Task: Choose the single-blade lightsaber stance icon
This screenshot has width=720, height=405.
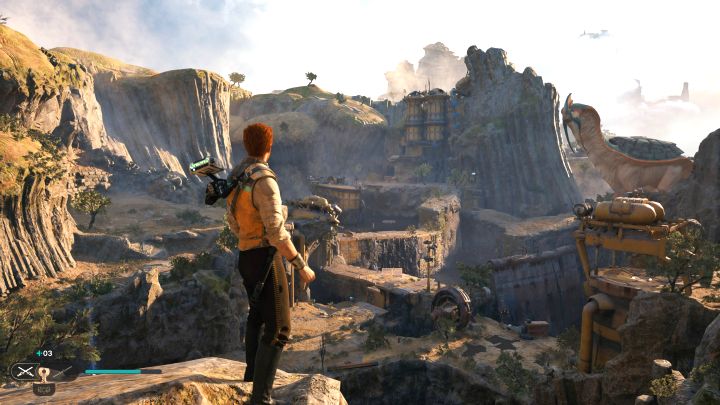Action: [63, 372]
